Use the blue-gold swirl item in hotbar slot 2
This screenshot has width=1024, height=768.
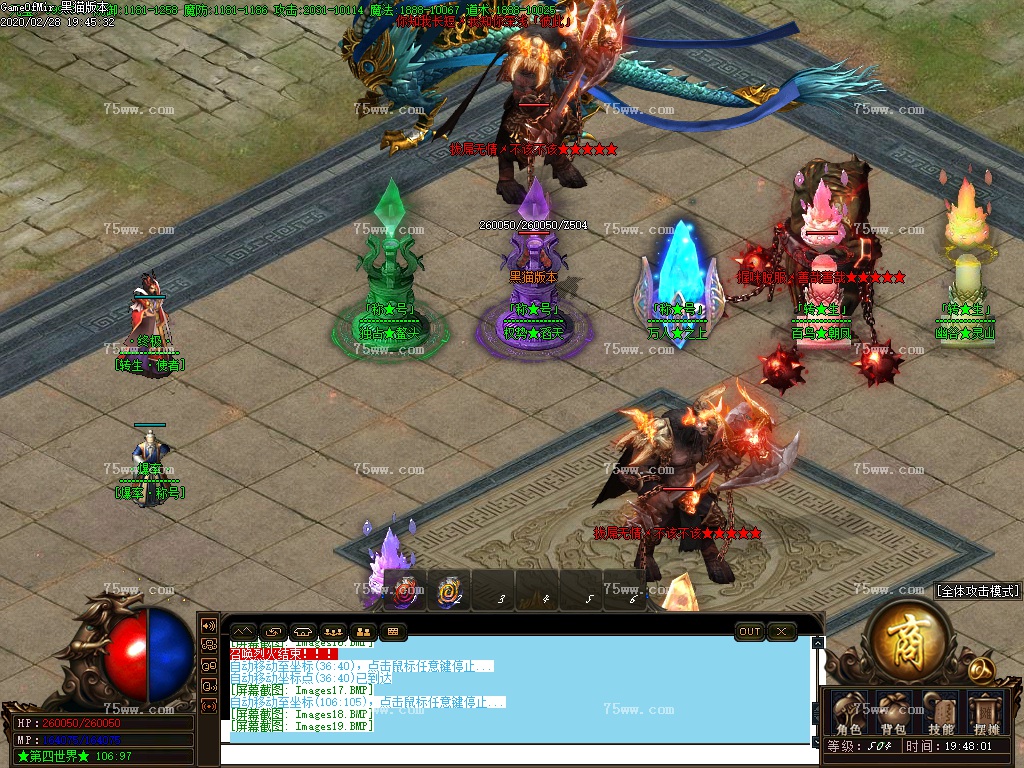click(449, 591)
